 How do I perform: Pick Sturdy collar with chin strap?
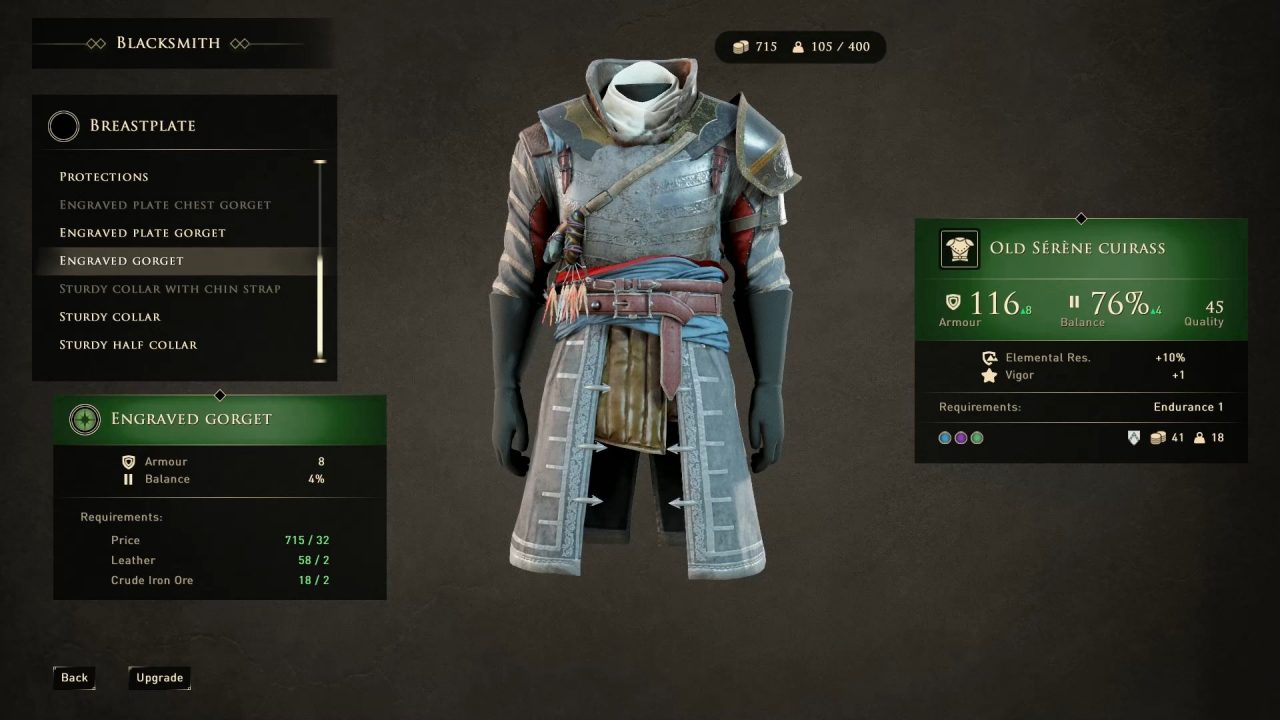[170, 289]
